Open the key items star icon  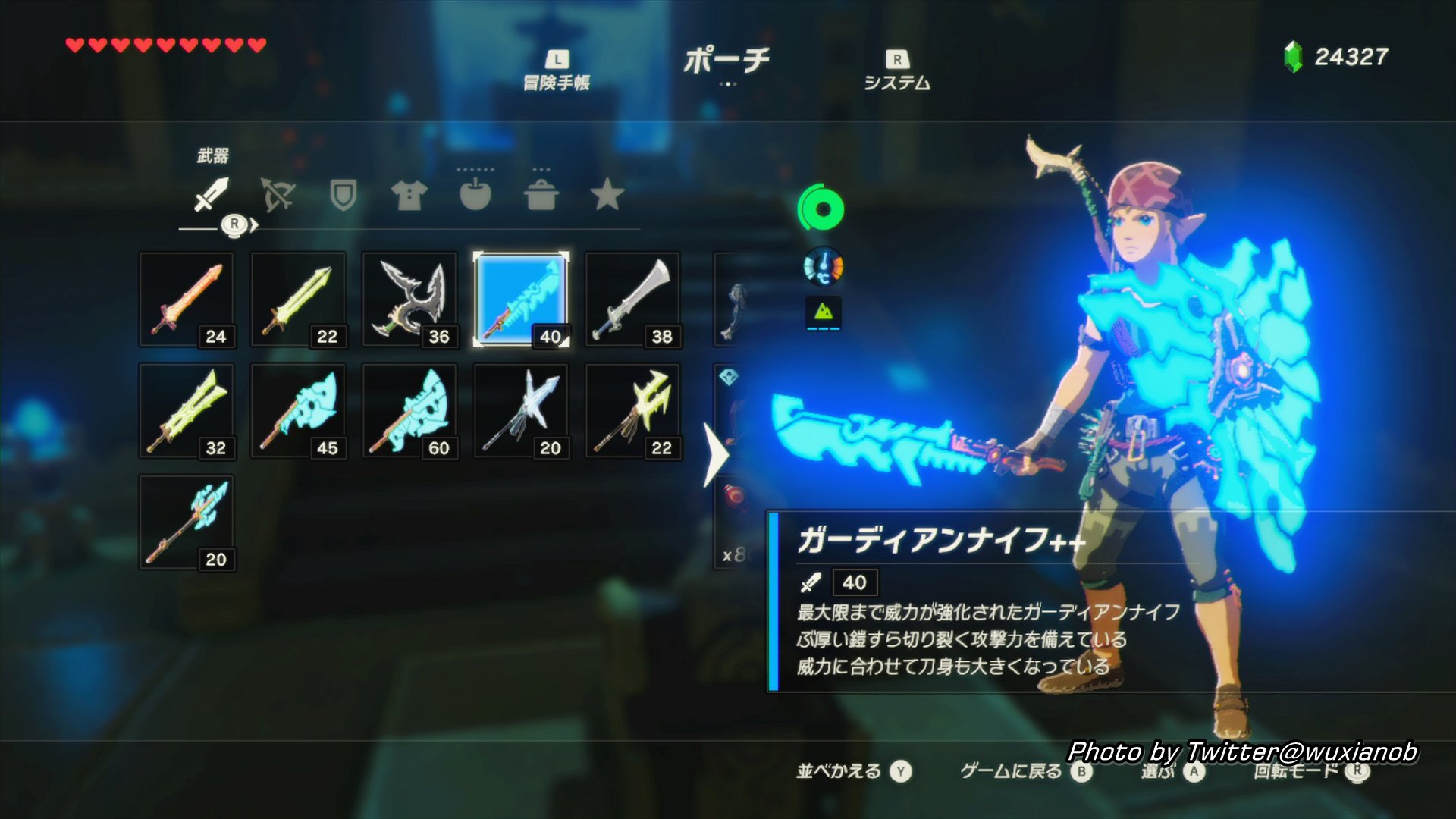[x=607, y=196]
